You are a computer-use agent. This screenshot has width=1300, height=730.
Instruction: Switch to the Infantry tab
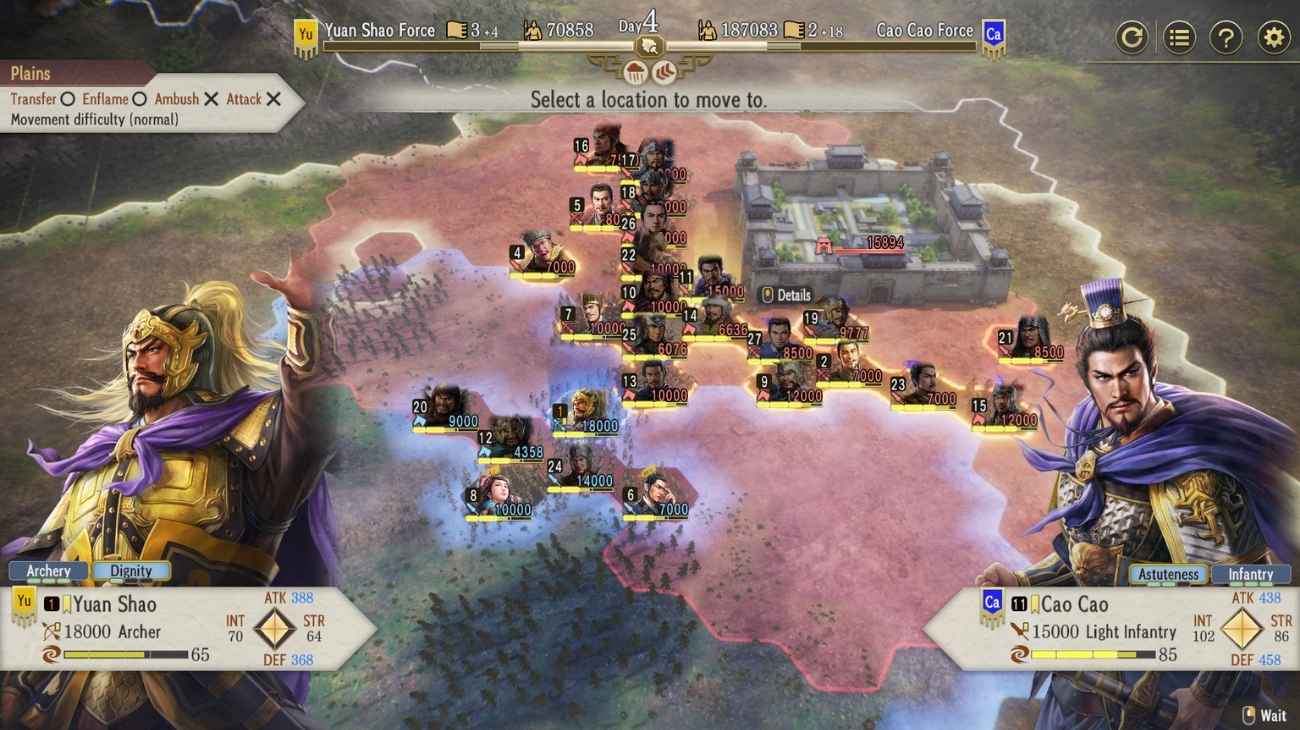[x=1252, y=574]
